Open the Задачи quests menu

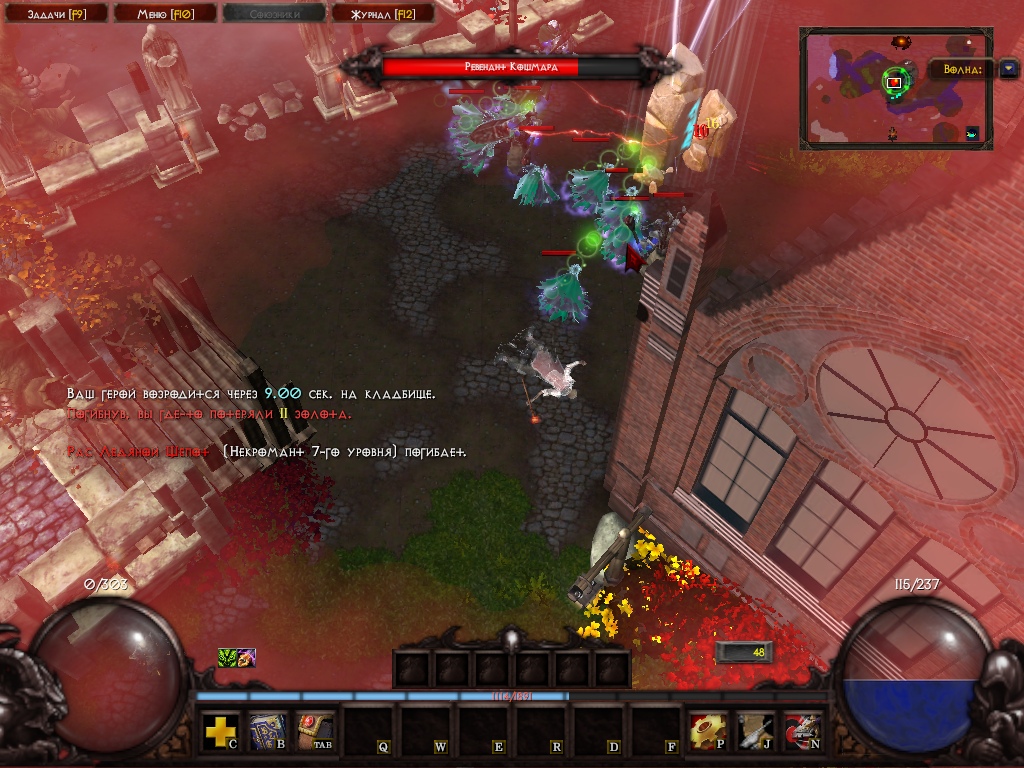coord(52,13)
